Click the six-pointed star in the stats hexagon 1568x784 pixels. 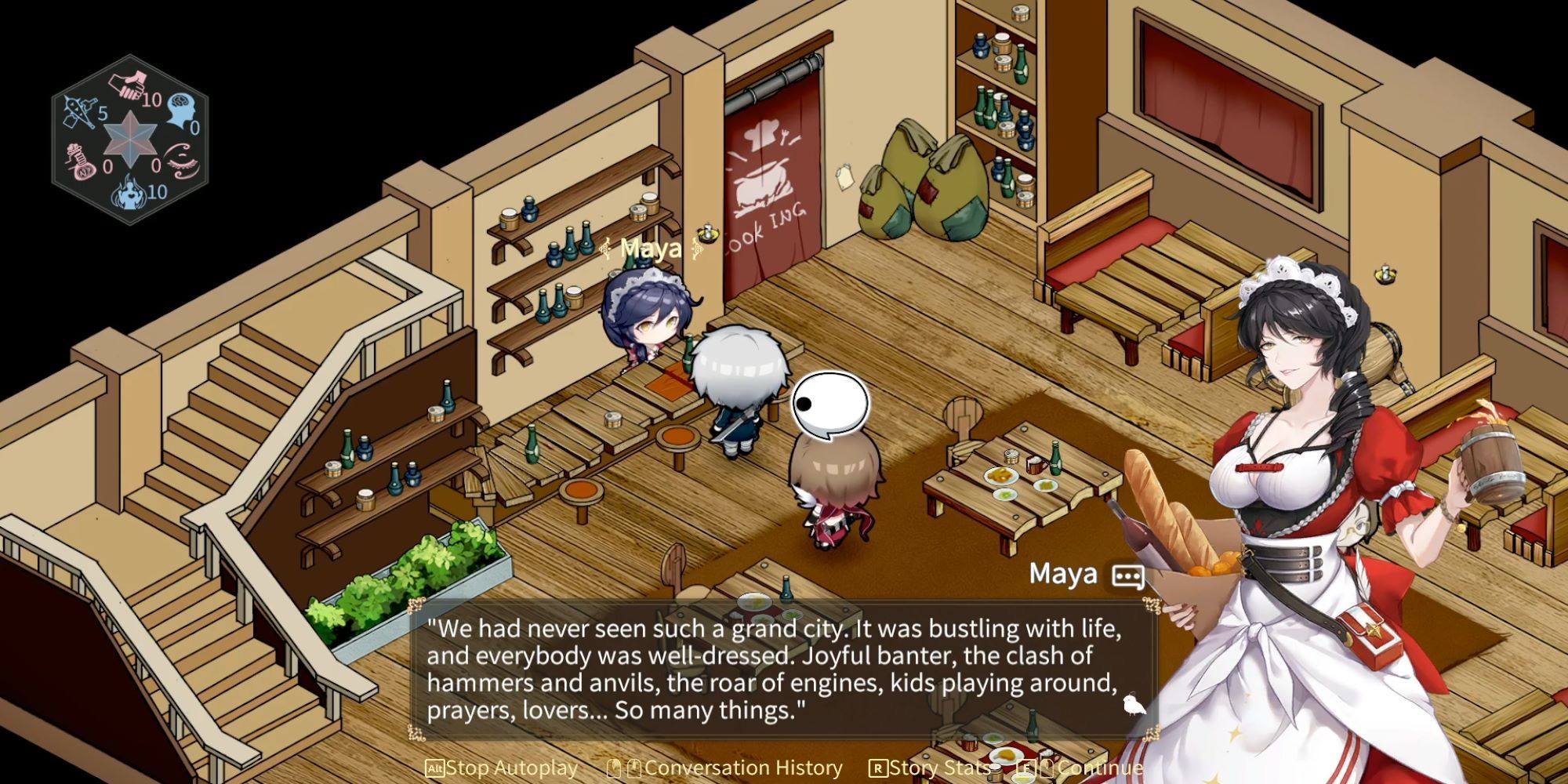pos(130,139)
